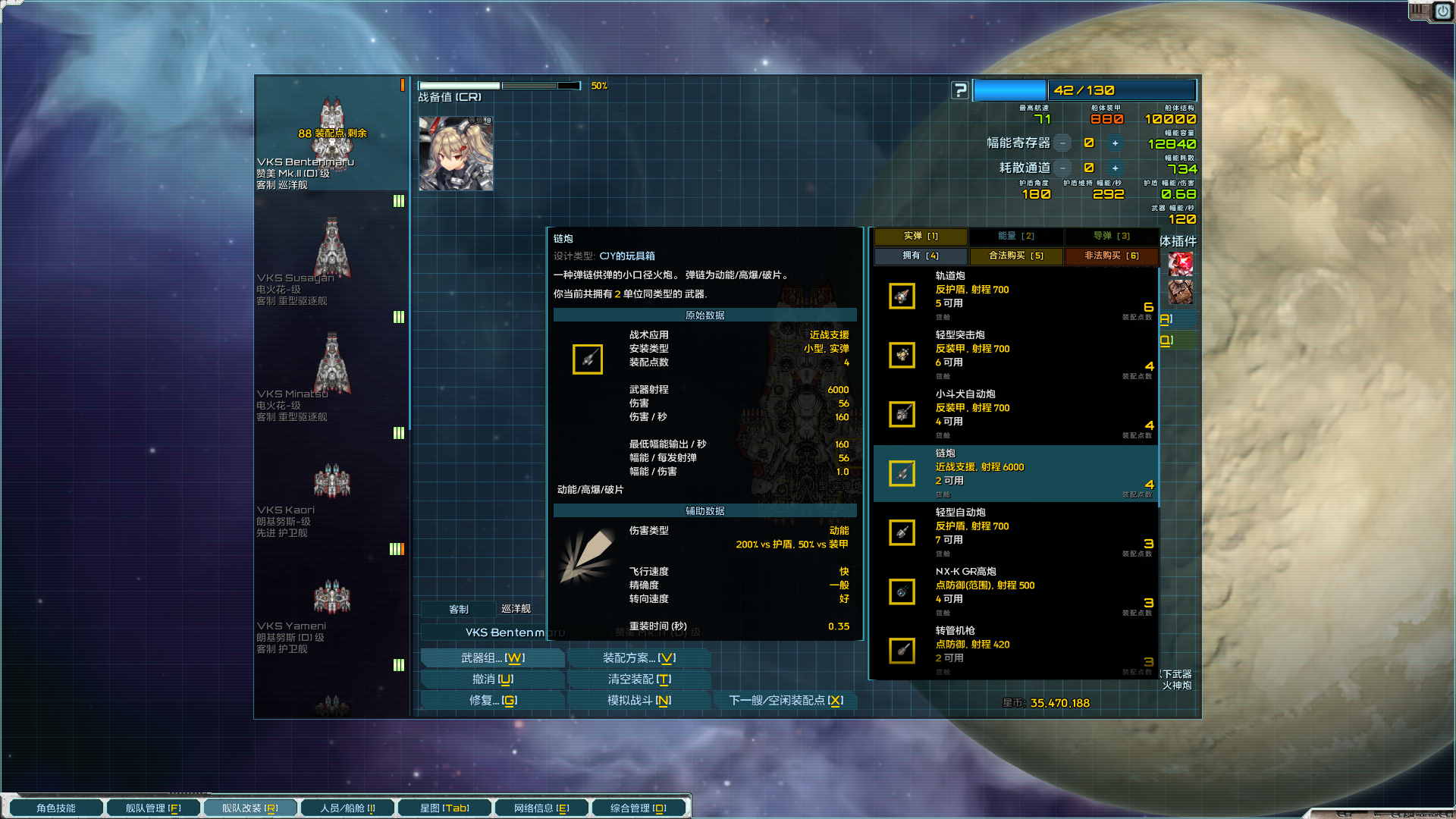This screenshot has width=1456, height=819.
Task: Switch to the 能量 [2] weapon filter
Action: [1015, 236]
